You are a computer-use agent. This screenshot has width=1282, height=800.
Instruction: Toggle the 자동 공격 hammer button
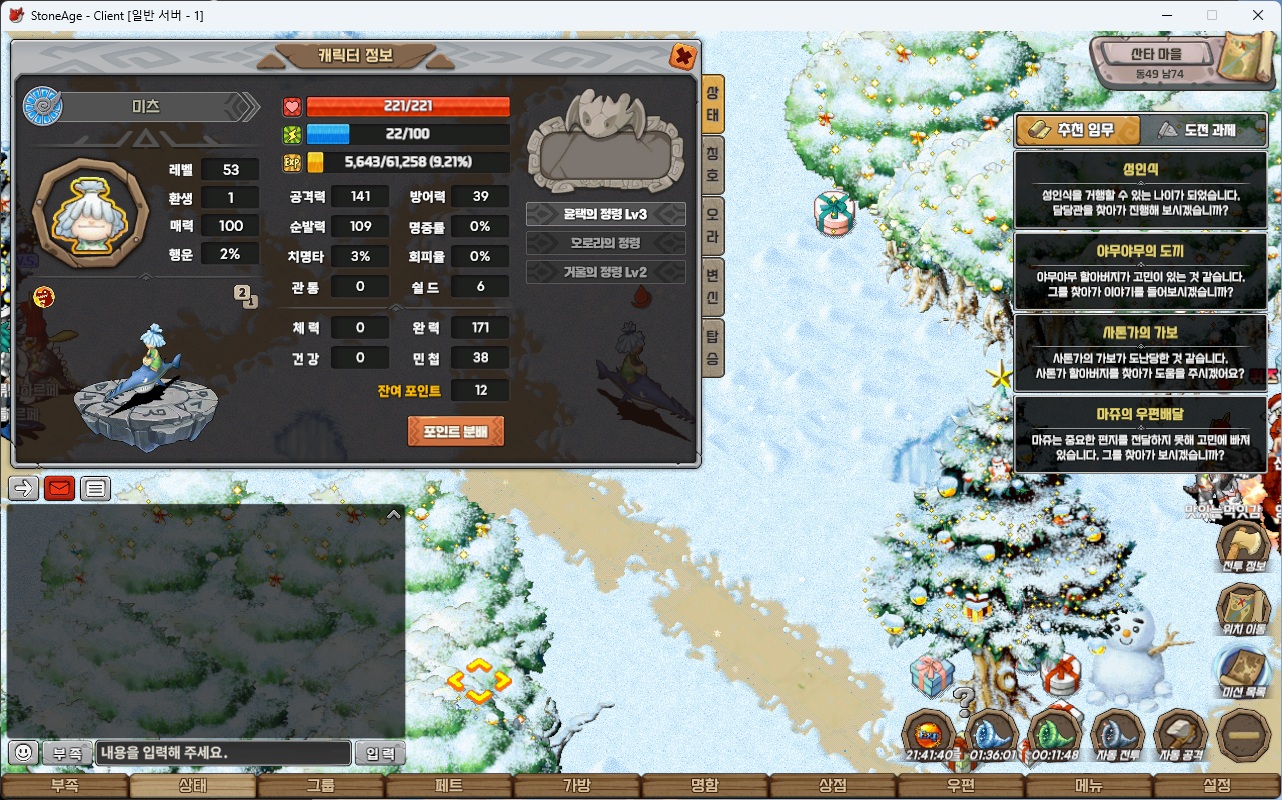coord(1181,735)
